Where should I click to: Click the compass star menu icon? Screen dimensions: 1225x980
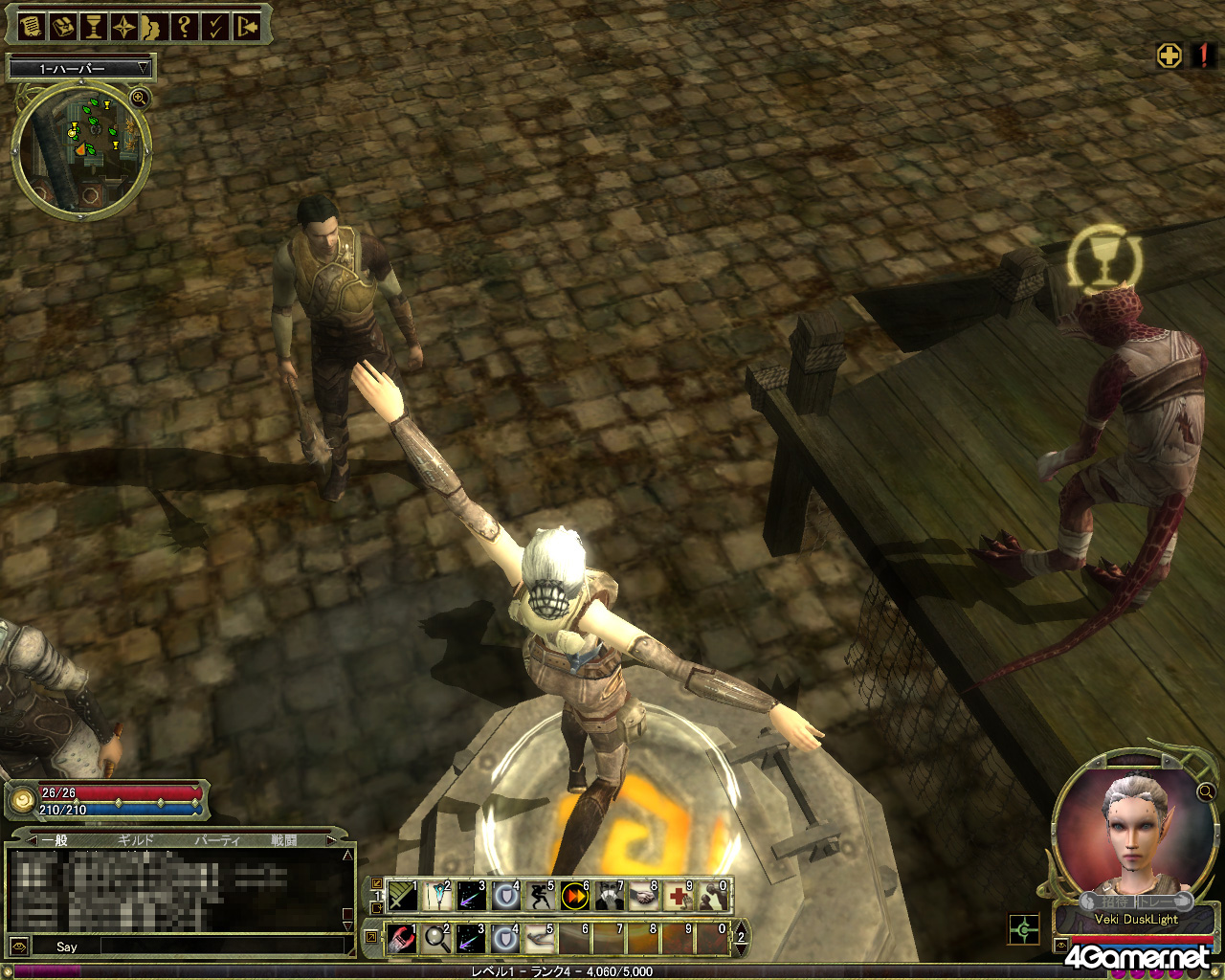point(124,27)
